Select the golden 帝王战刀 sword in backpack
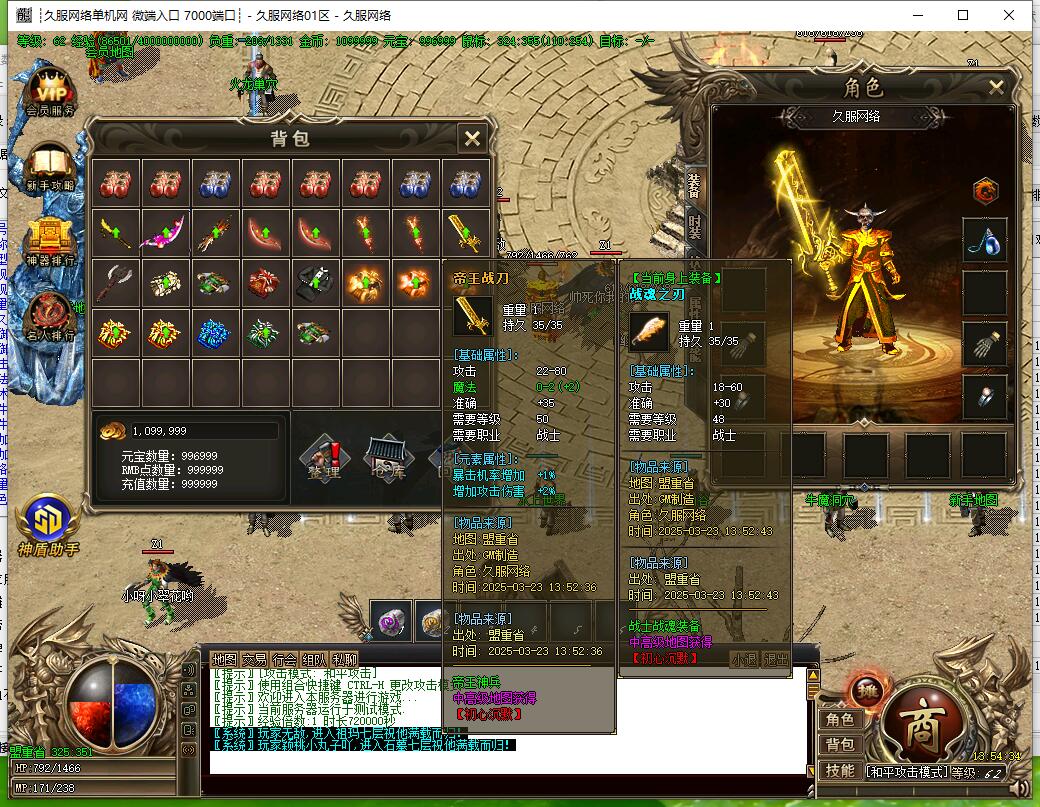Screen dimensions: 1040x807 (x=466, y=233)
